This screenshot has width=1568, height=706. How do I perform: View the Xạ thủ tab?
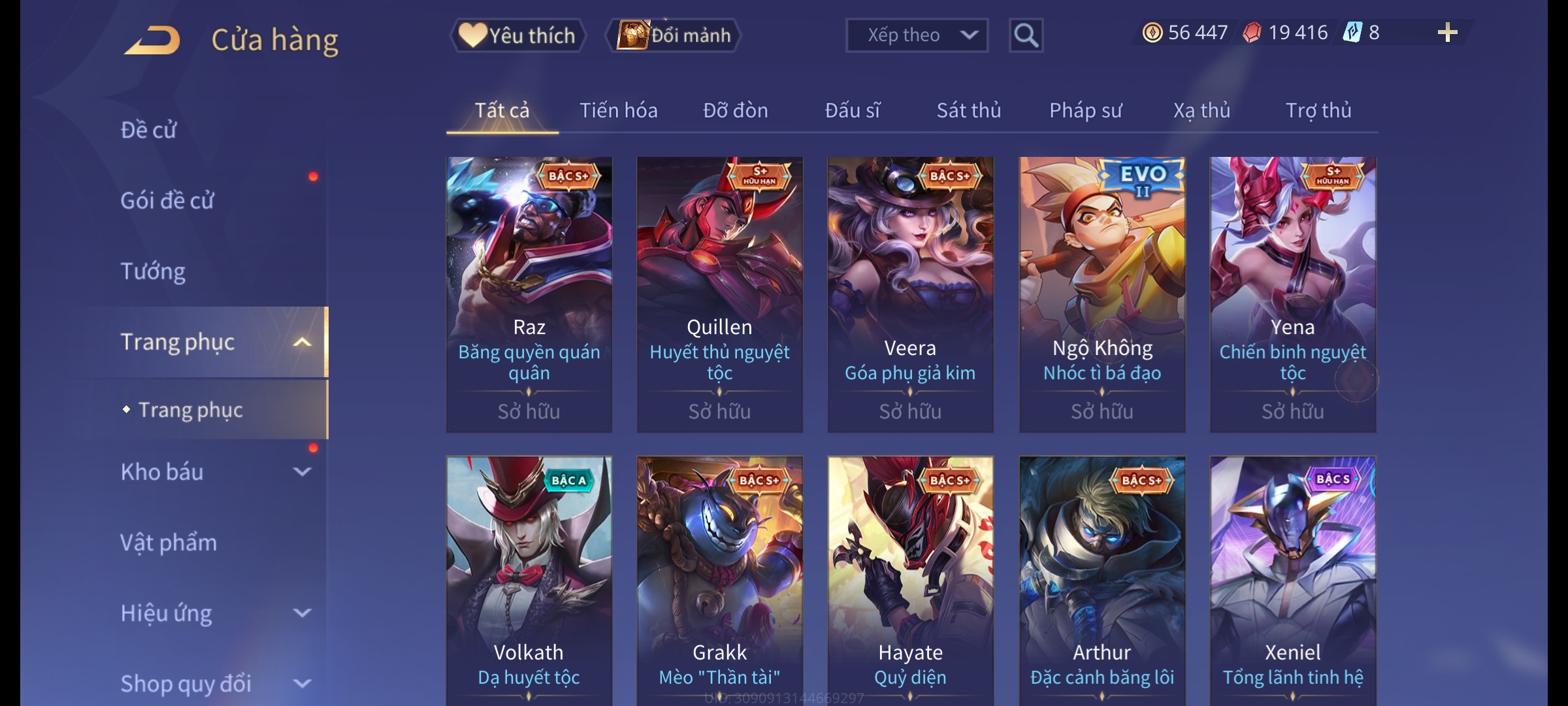[x=1201, y=110]
